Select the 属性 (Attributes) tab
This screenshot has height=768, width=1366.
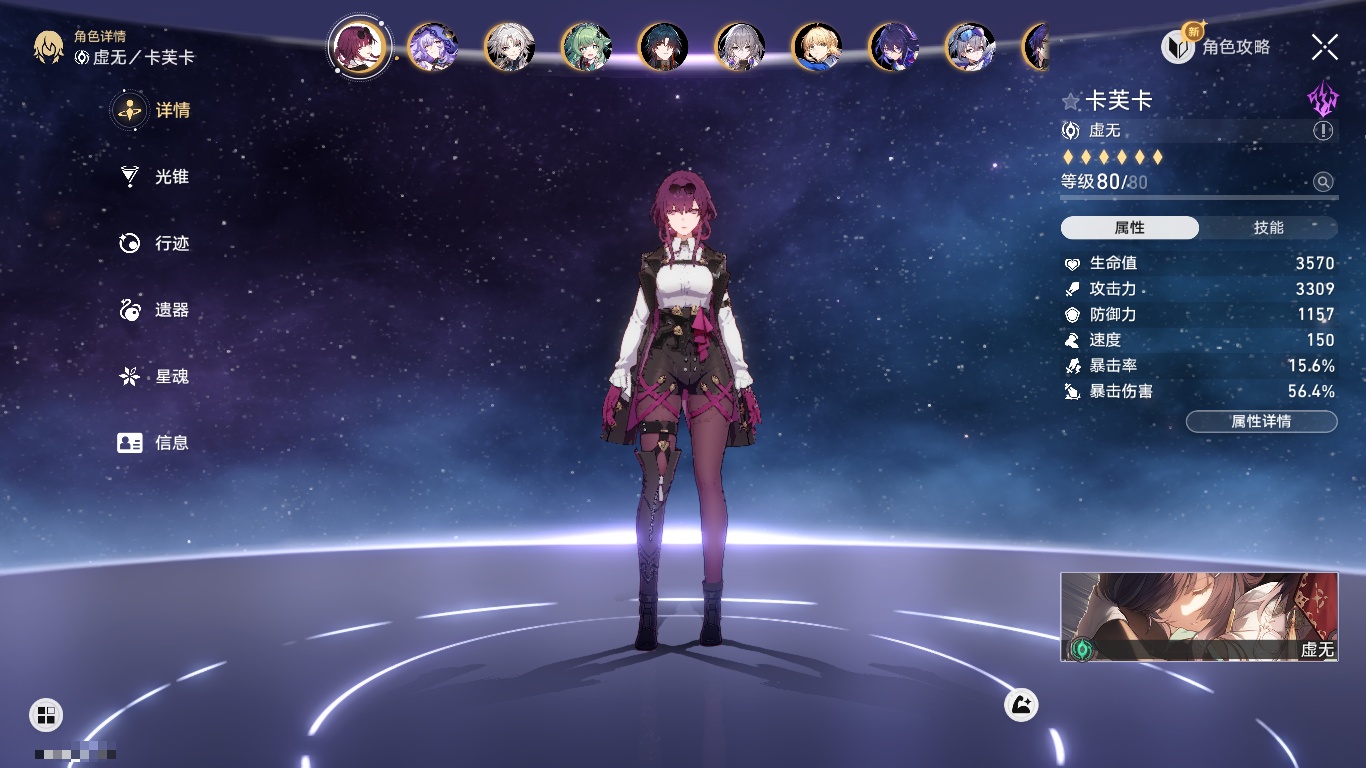1130,228
